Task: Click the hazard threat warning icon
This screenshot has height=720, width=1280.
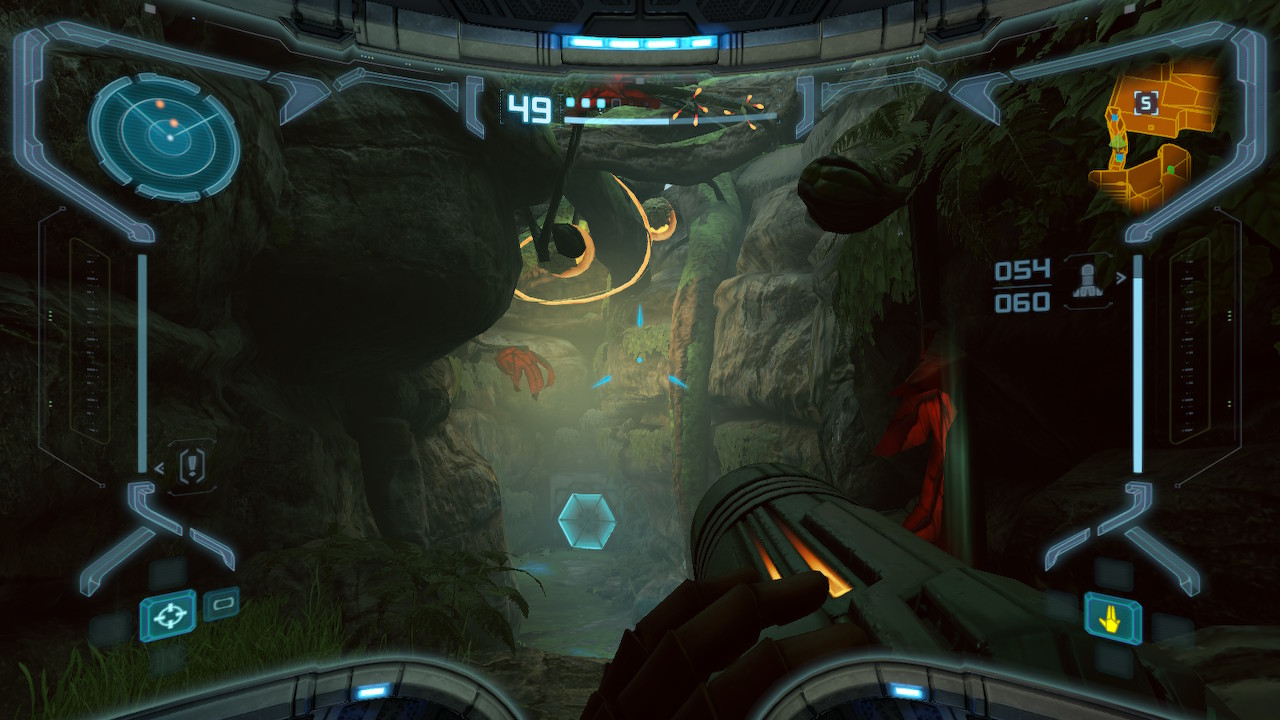Action: (x=193, y=465)
